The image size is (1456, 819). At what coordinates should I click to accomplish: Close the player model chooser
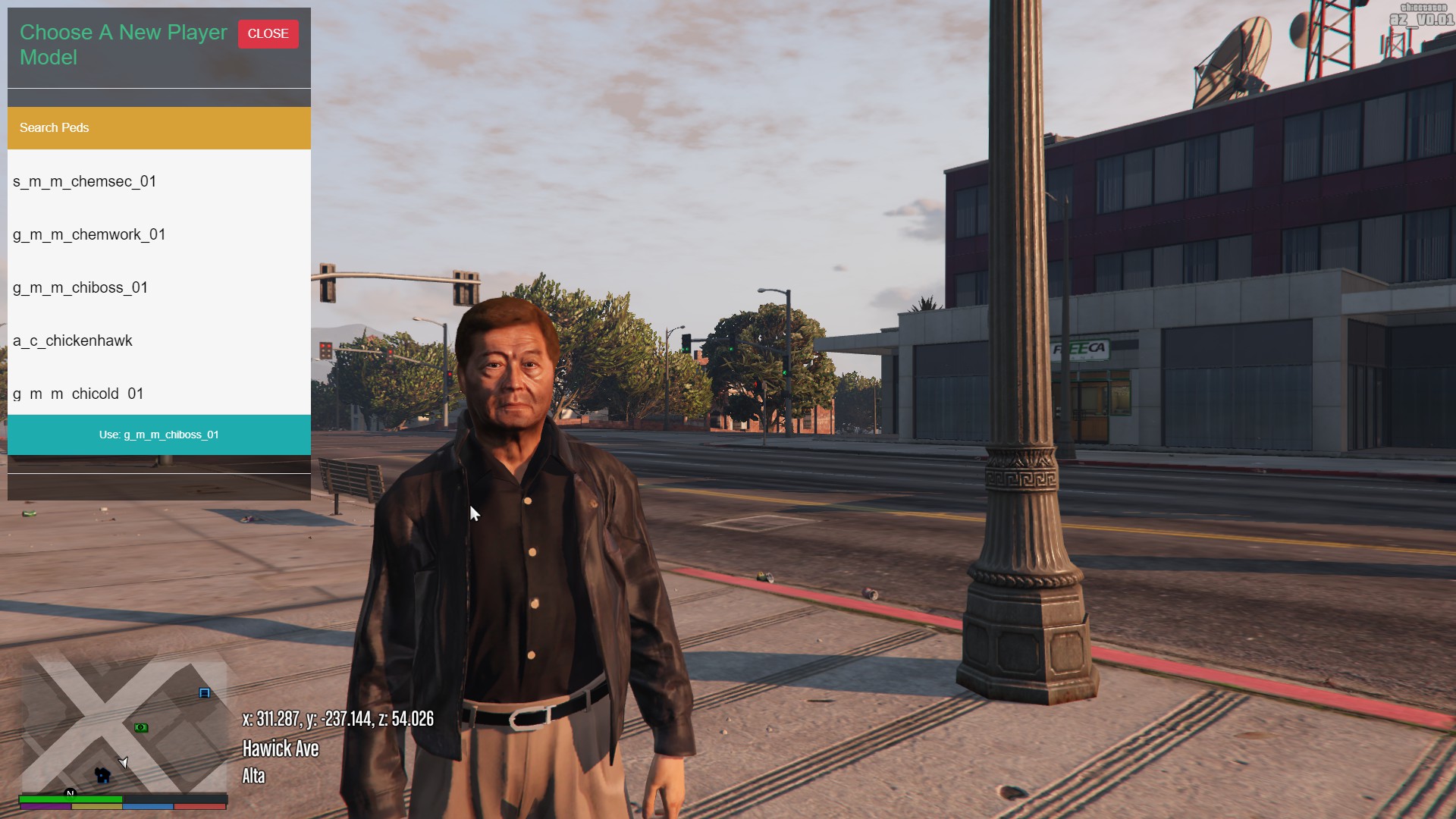(x=268, y=34)
